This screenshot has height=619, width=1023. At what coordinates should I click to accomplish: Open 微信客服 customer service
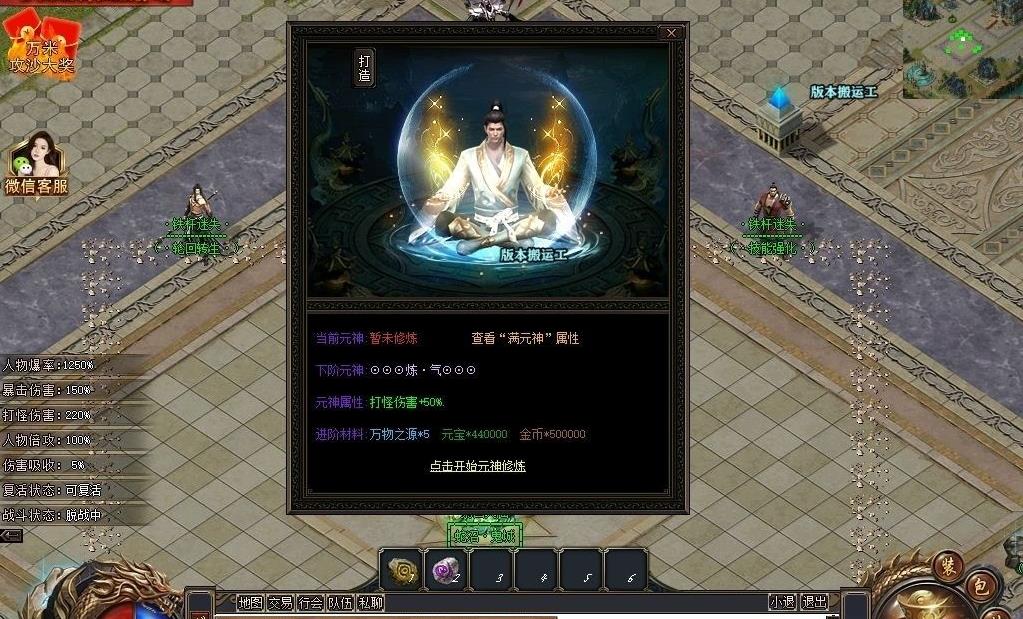point(37,165)
